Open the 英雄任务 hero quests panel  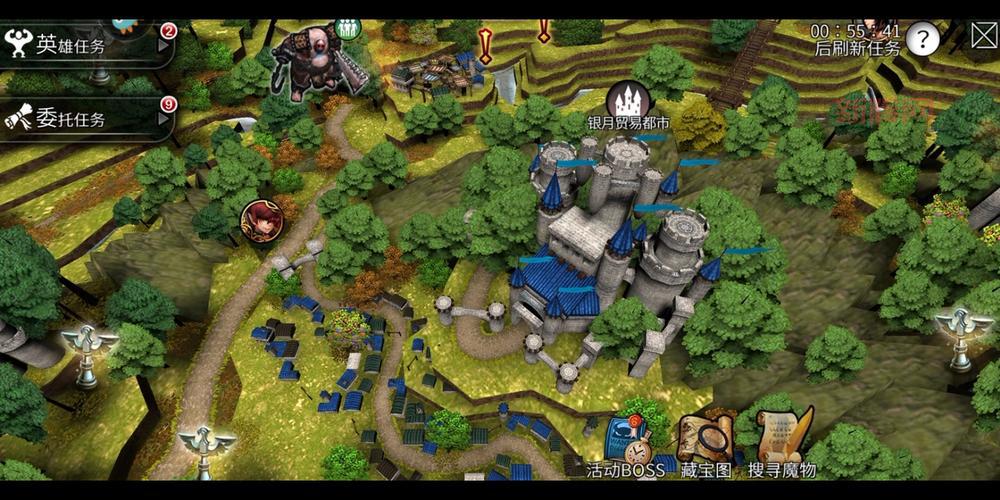pyautogui.click(x=85, y=45)
